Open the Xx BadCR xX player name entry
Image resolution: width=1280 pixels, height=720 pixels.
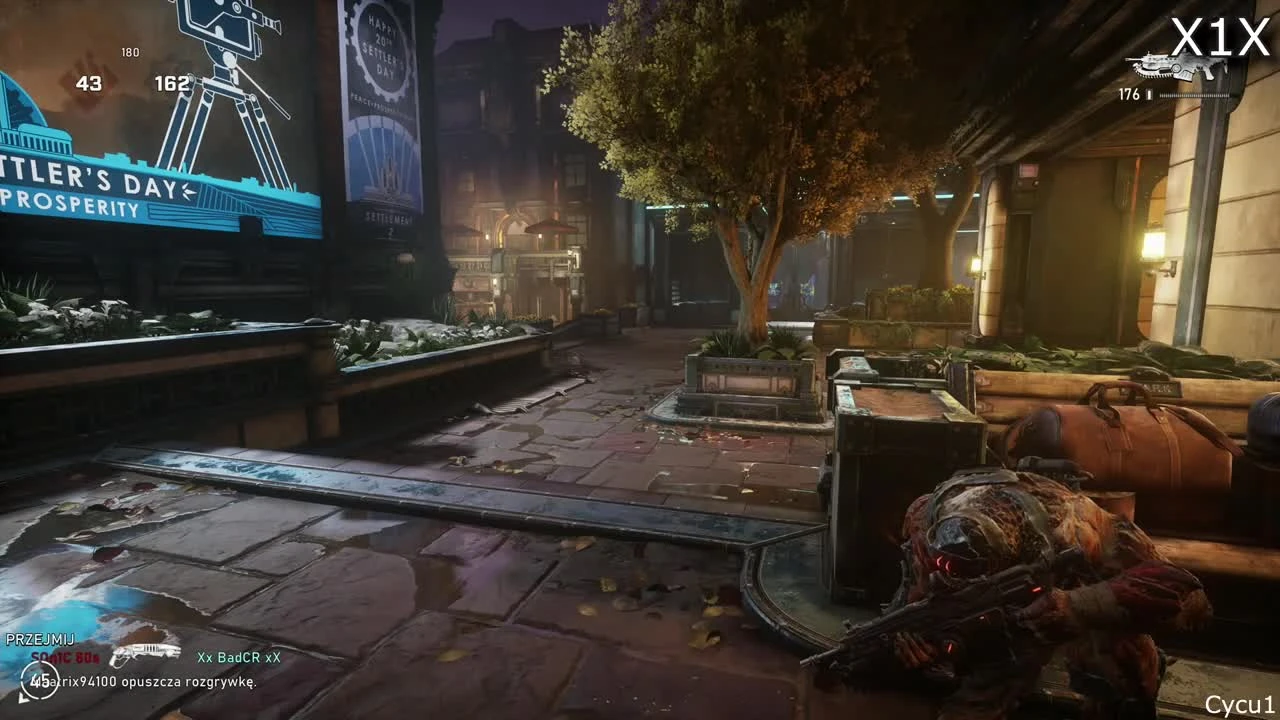237,657
